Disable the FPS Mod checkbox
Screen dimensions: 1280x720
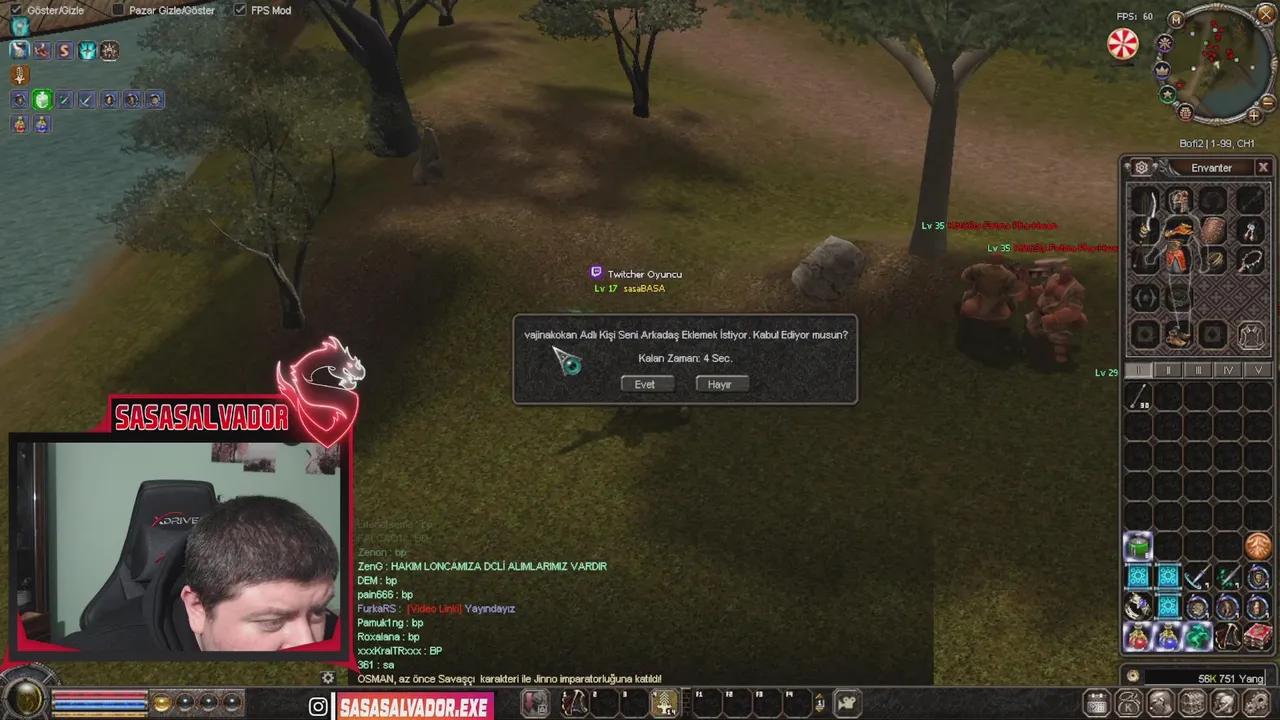(x=241, y=10)
